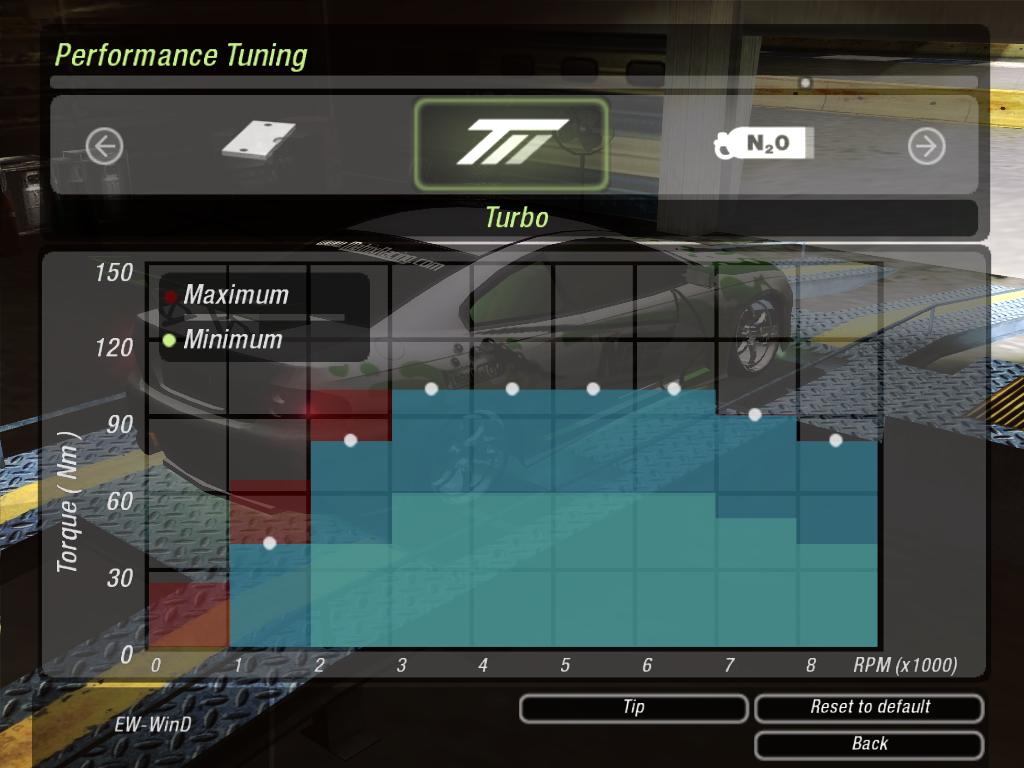The image size is (1024, 768).
Task: Select turbo graph point above 8000 RPM
Action: [836, 440]
